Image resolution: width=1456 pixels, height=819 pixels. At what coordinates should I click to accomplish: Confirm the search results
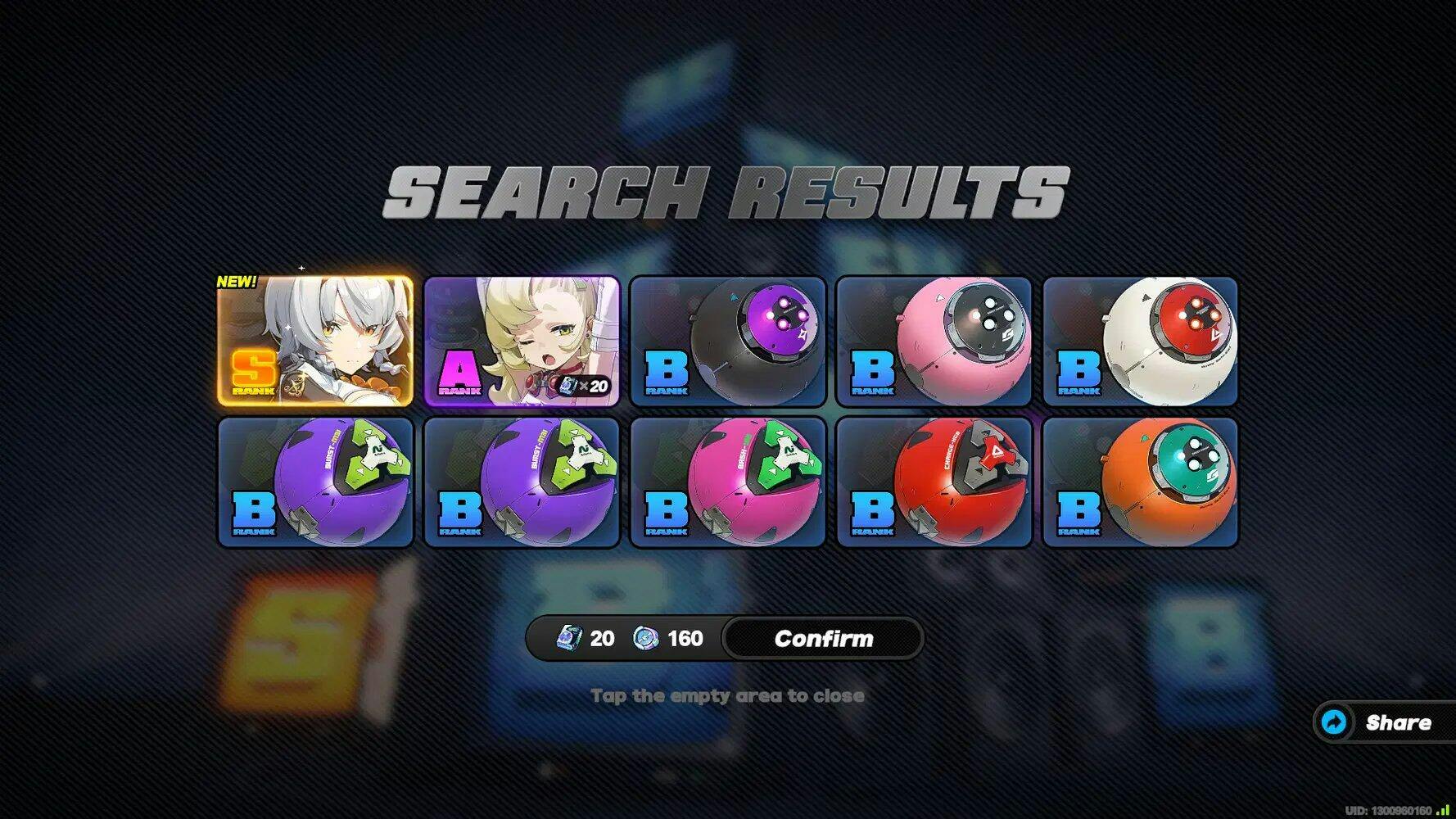pyautogui.click(x=823, y=639)
